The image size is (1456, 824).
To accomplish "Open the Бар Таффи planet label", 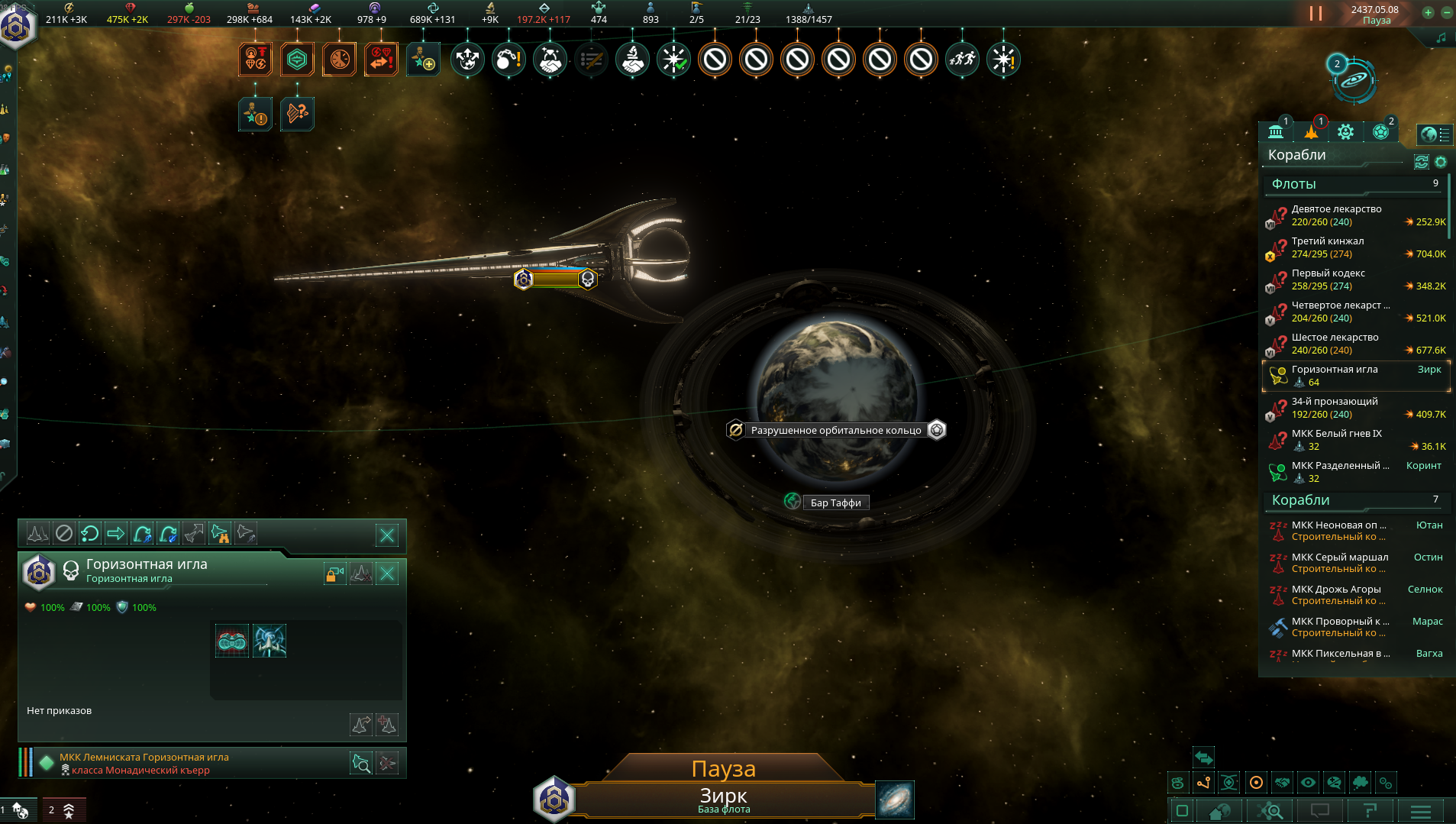I will point(835,502).
